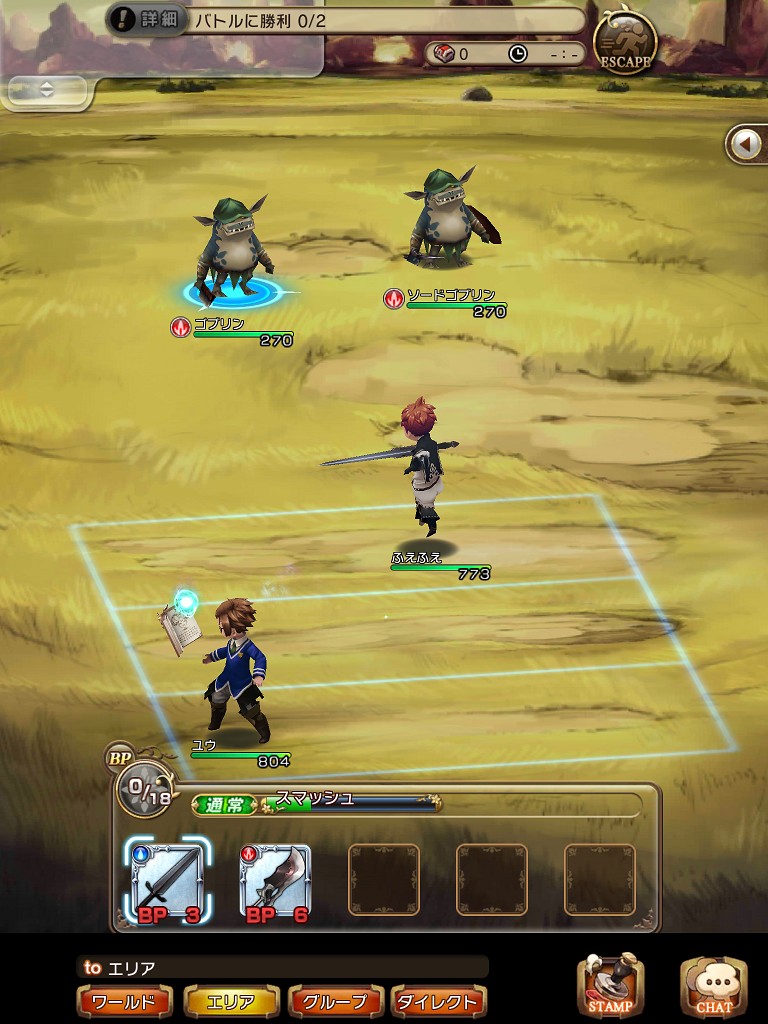768x1024 pixels.
Task: Switch chat channel to ワールド
Action: (x=124, y=1001)
